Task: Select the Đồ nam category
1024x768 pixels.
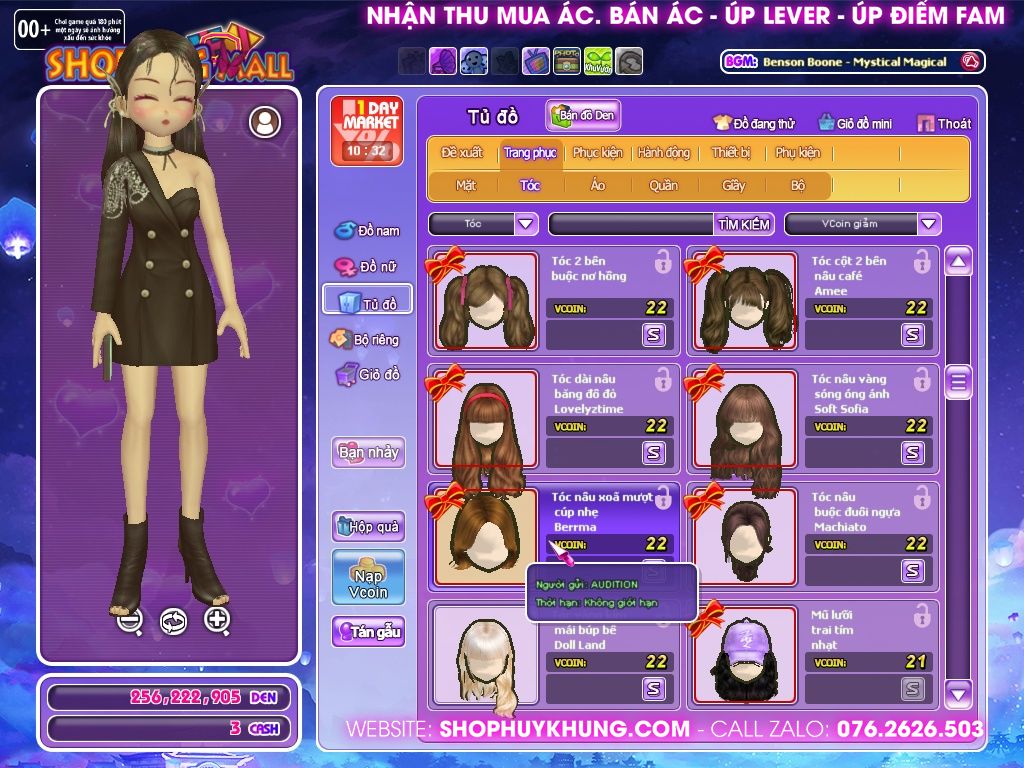Action: (x=367, y=231)
